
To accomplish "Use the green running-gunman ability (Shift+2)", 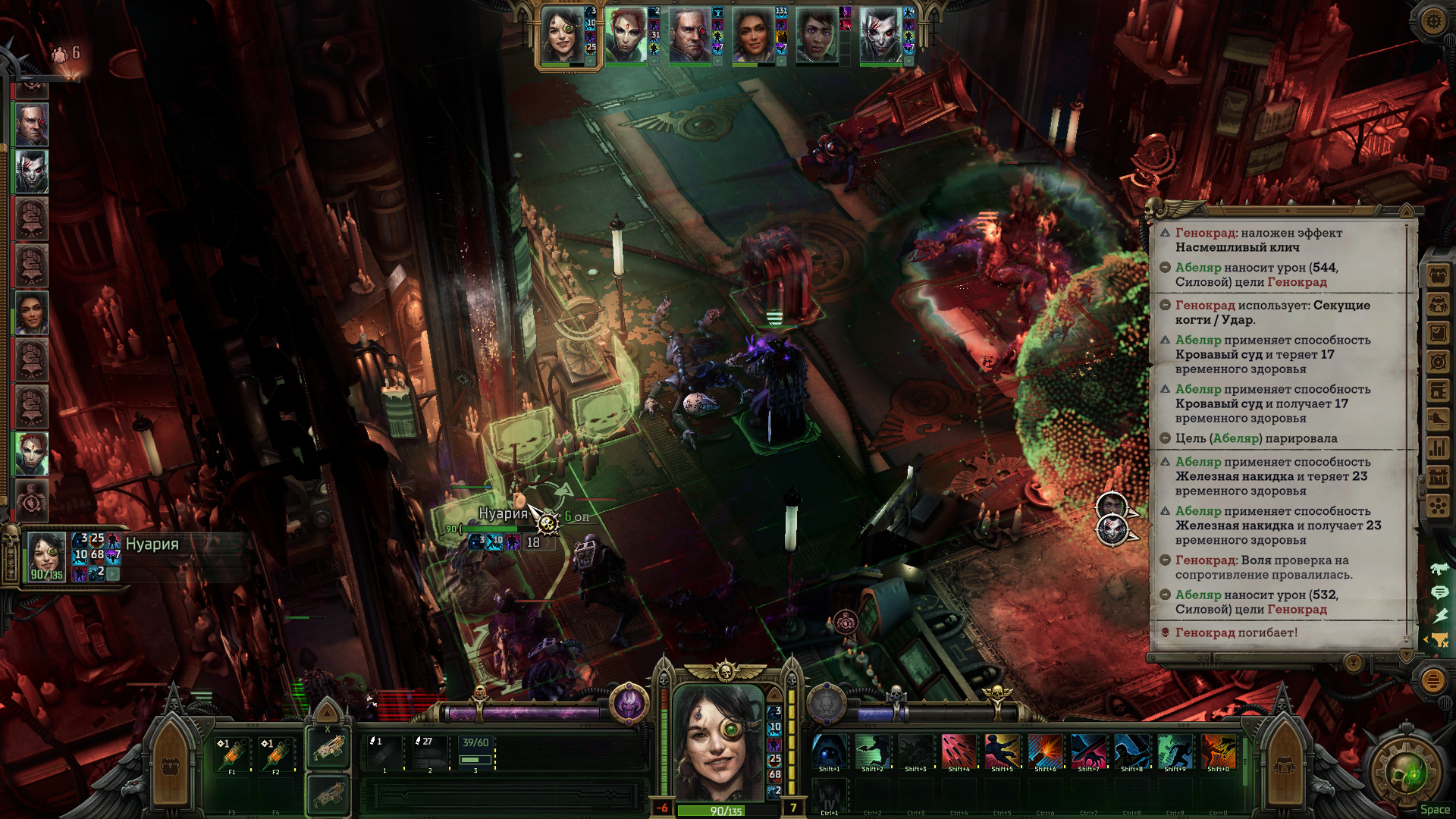I will point(873,752).
